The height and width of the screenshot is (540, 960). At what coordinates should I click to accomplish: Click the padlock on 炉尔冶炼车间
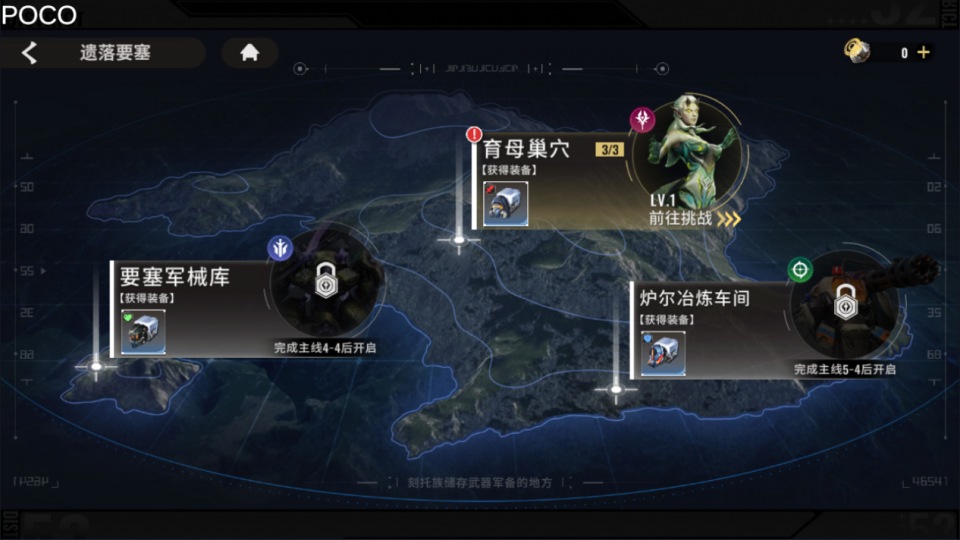point(845,300)
